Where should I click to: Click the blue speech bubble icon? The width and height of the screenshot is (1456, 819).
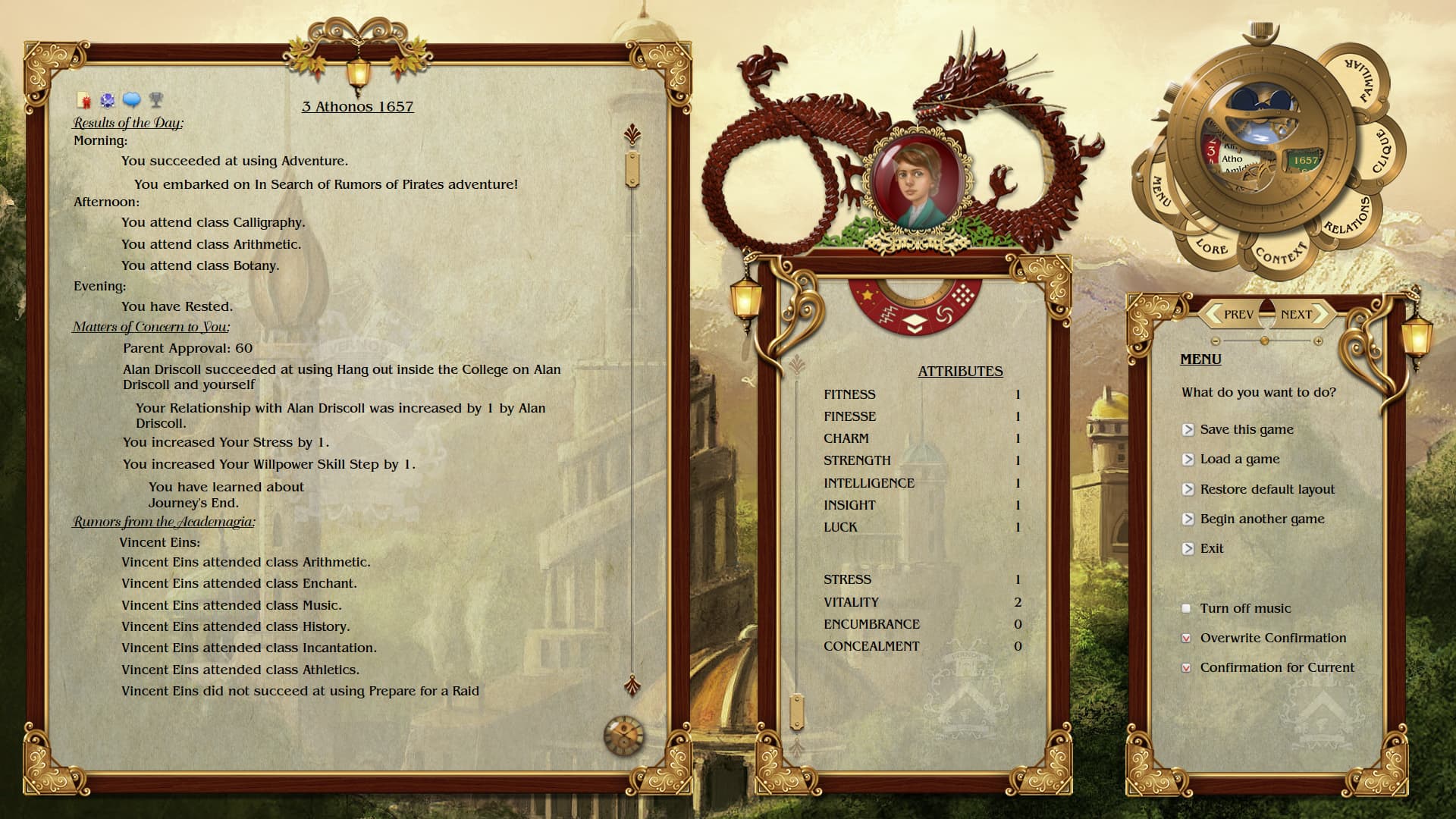point(131,101)
